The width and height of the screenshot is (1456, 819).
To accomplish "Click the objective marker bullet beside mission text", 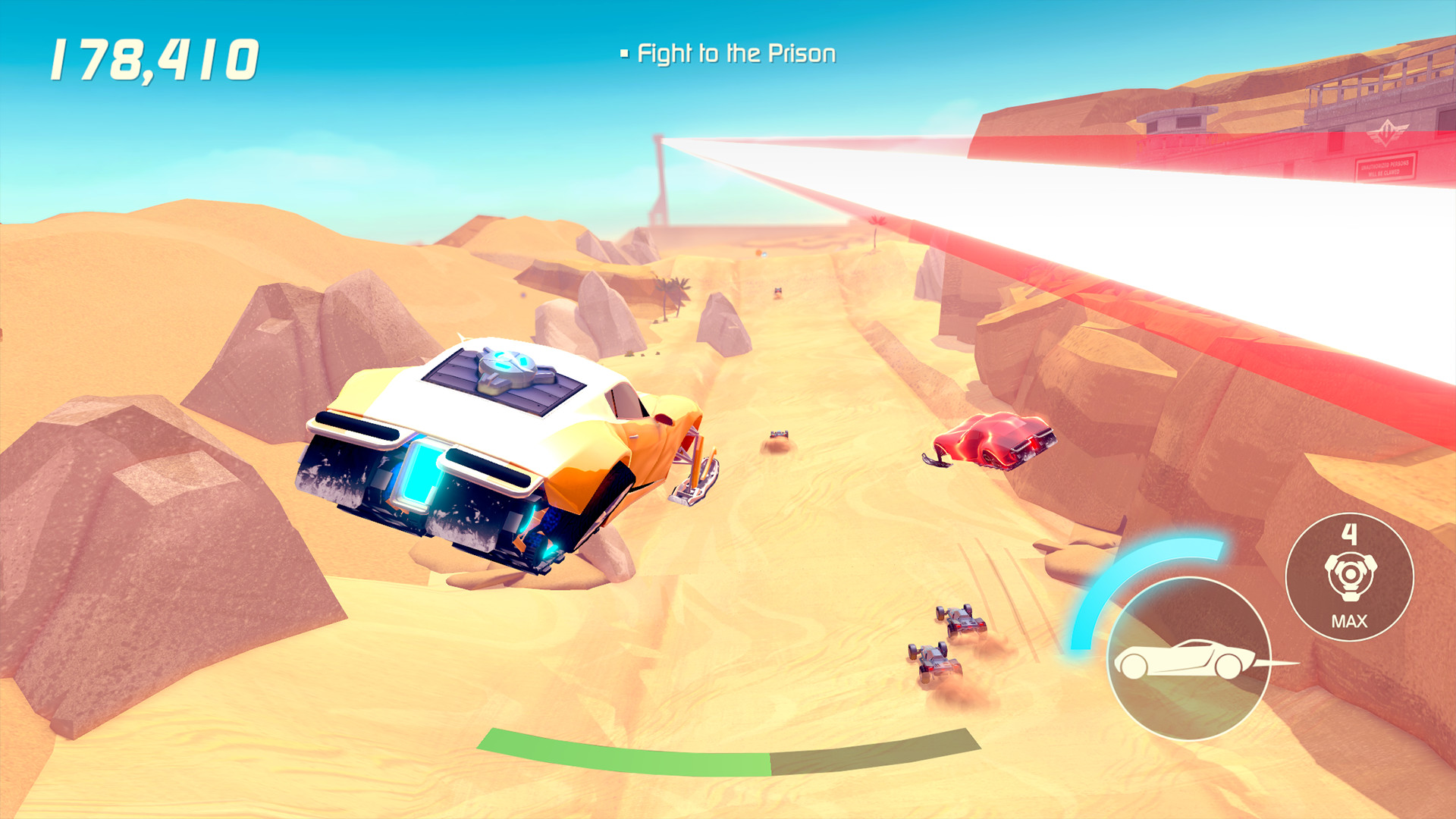I will tap(625, 52).
